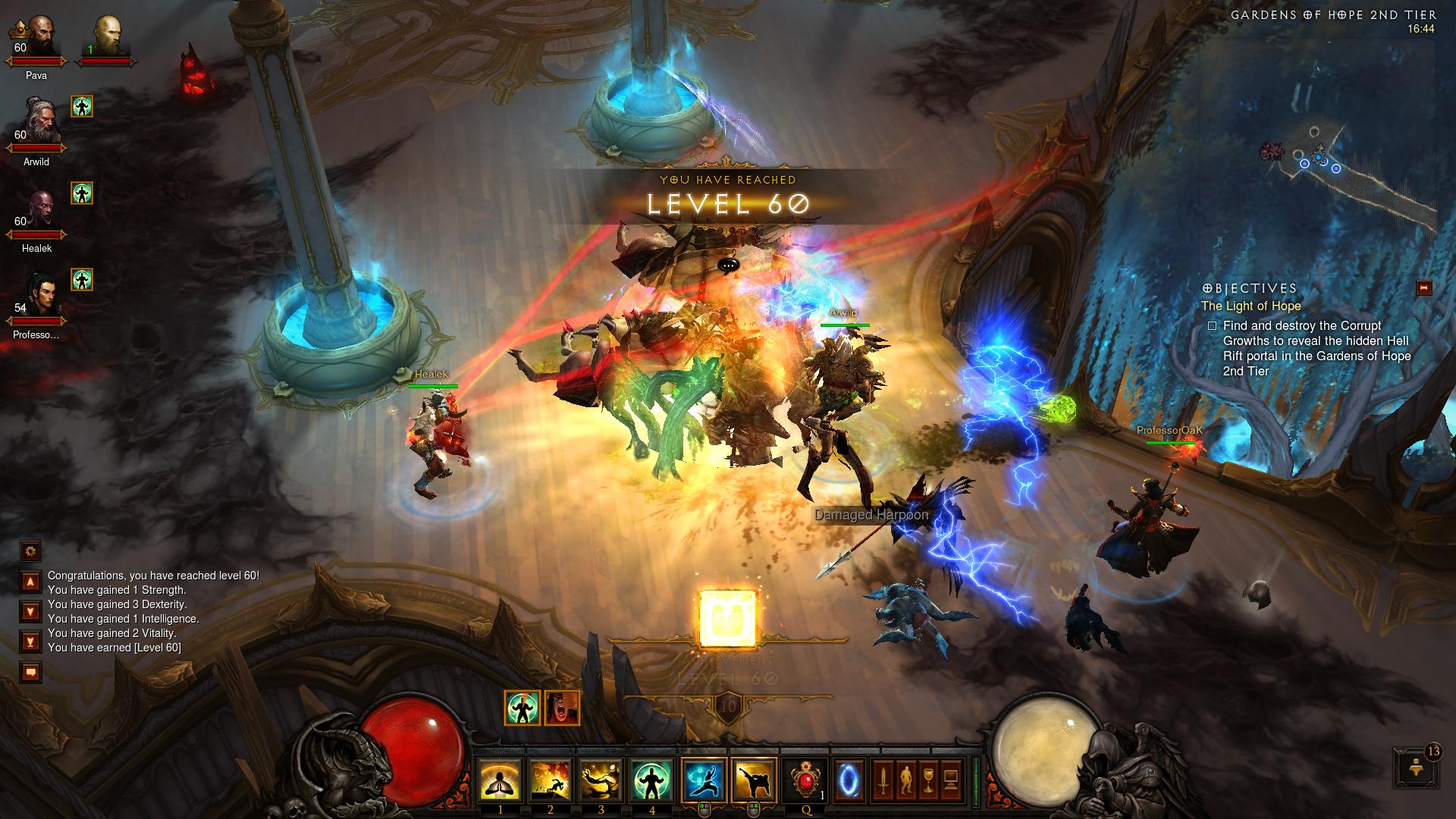Activate the meditating monk skill in slot 1
This screenshot has height=819, width=1456.
point(500,780)
